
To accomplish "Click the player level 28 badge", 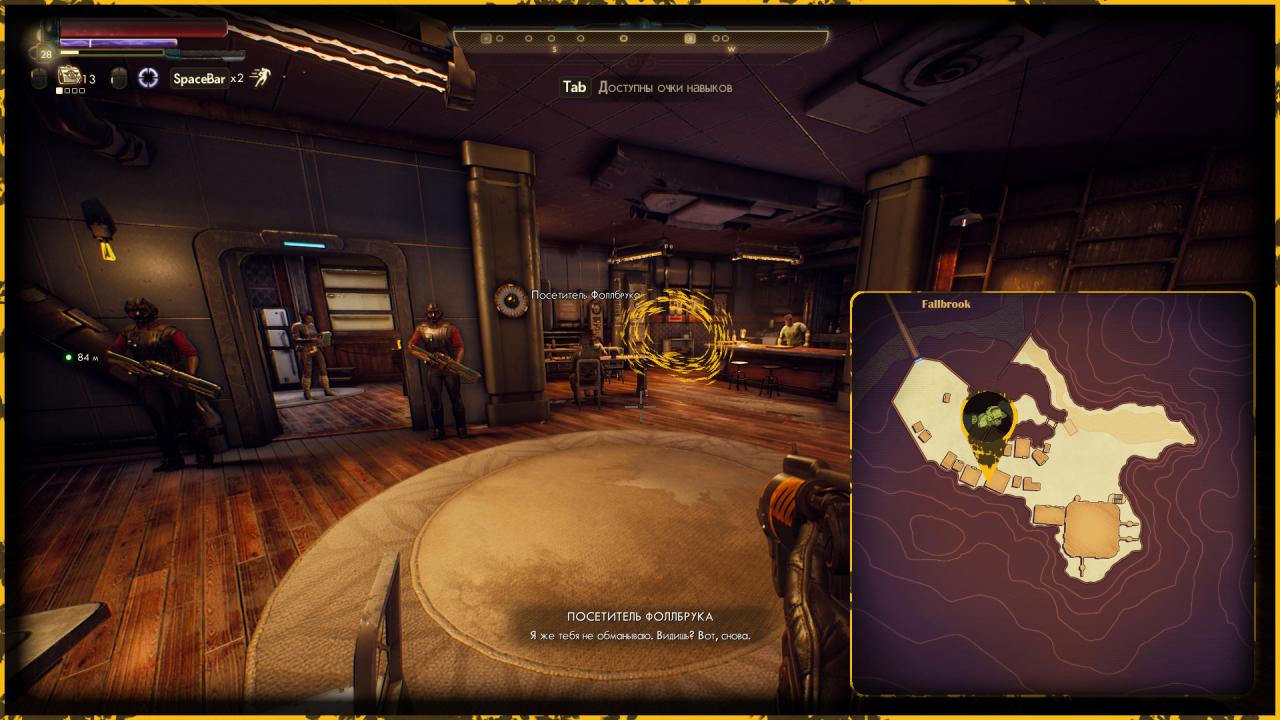I will [47, 54].
